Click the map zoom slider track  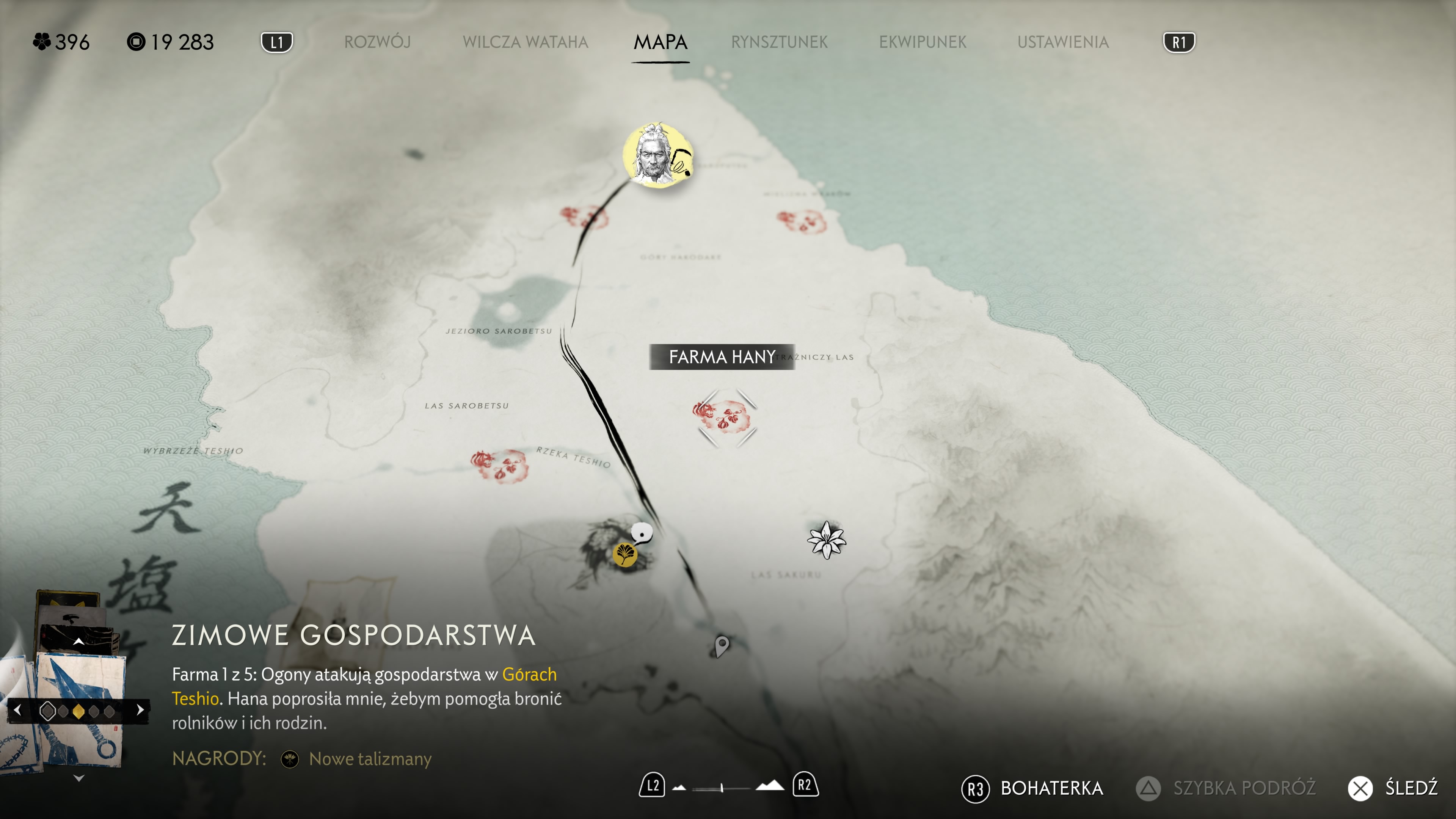721,787
